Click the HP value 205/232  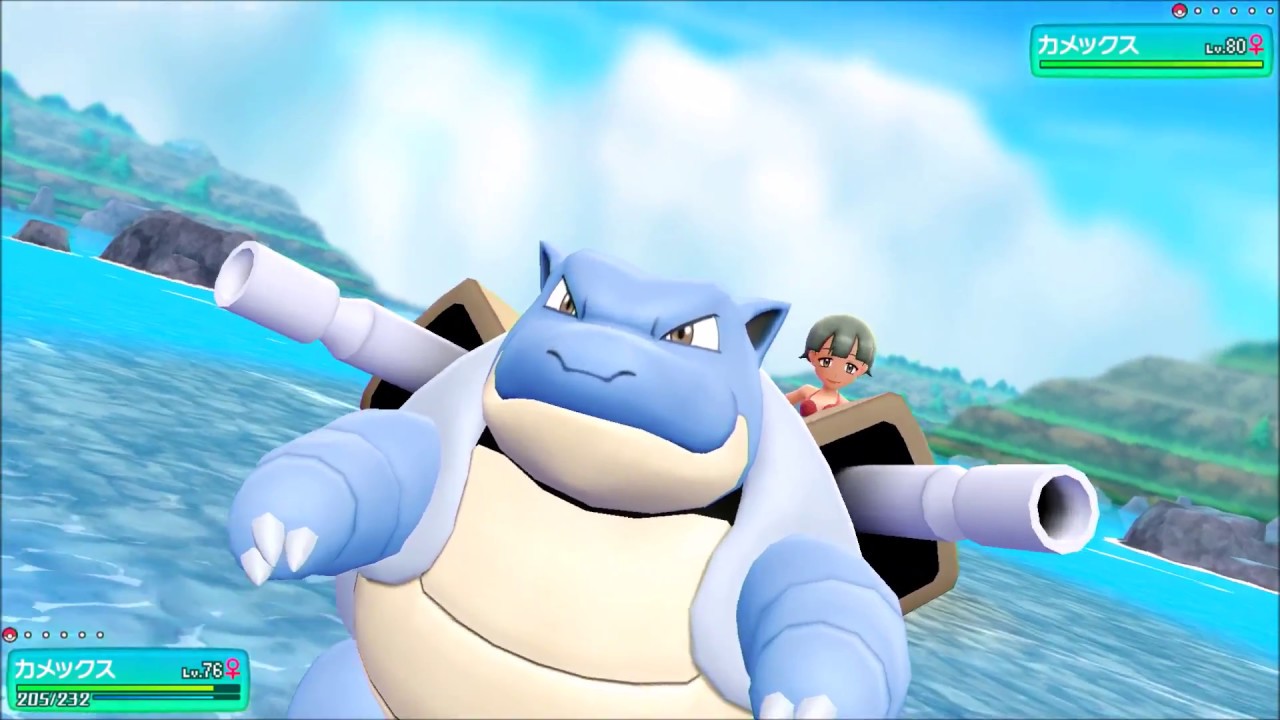(53, 698)
